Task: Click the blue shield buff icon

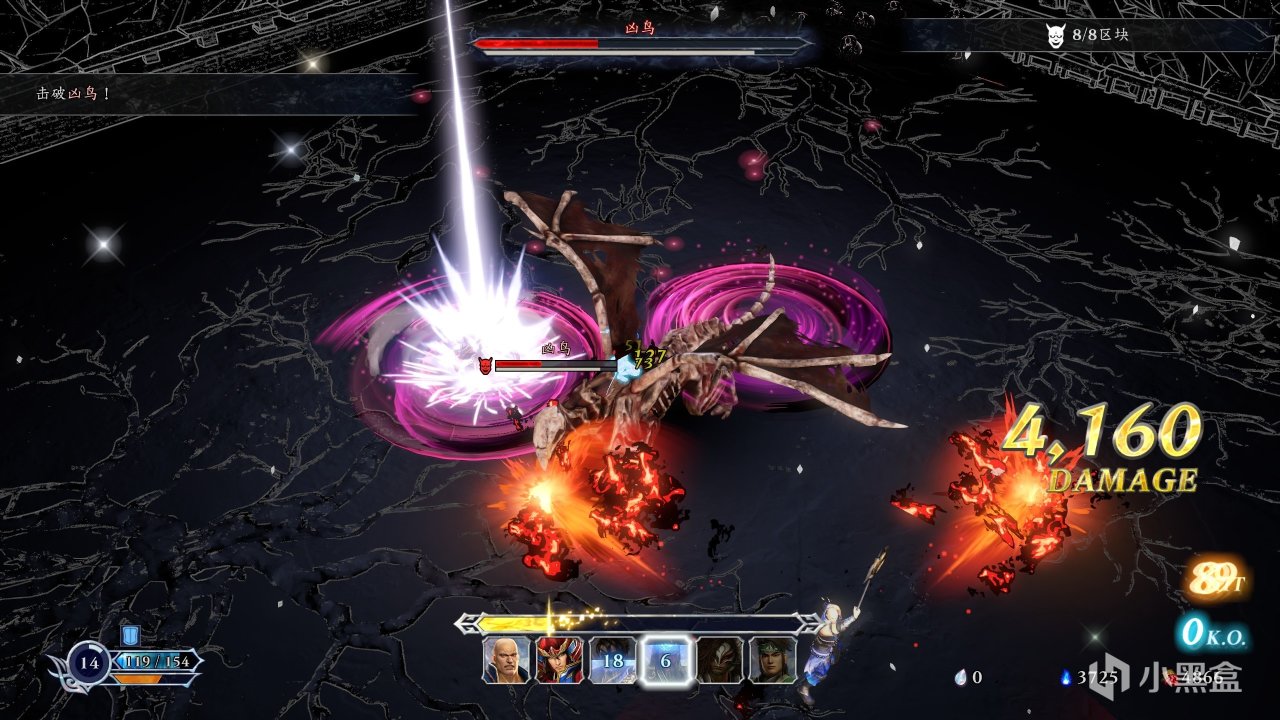Action: click(130, 635)
